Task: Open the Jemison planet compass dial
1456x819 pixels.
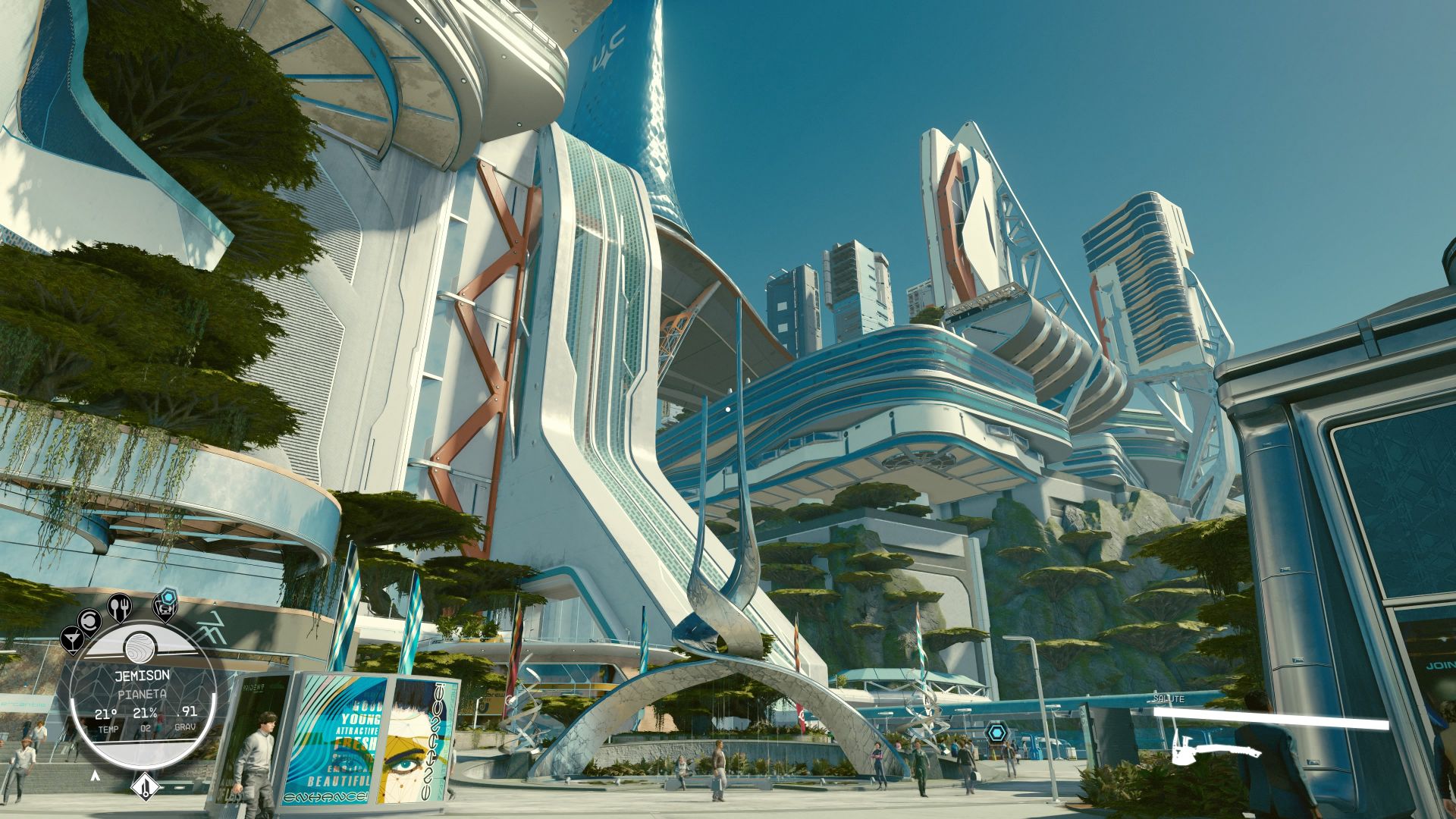Action: (143, 696)
